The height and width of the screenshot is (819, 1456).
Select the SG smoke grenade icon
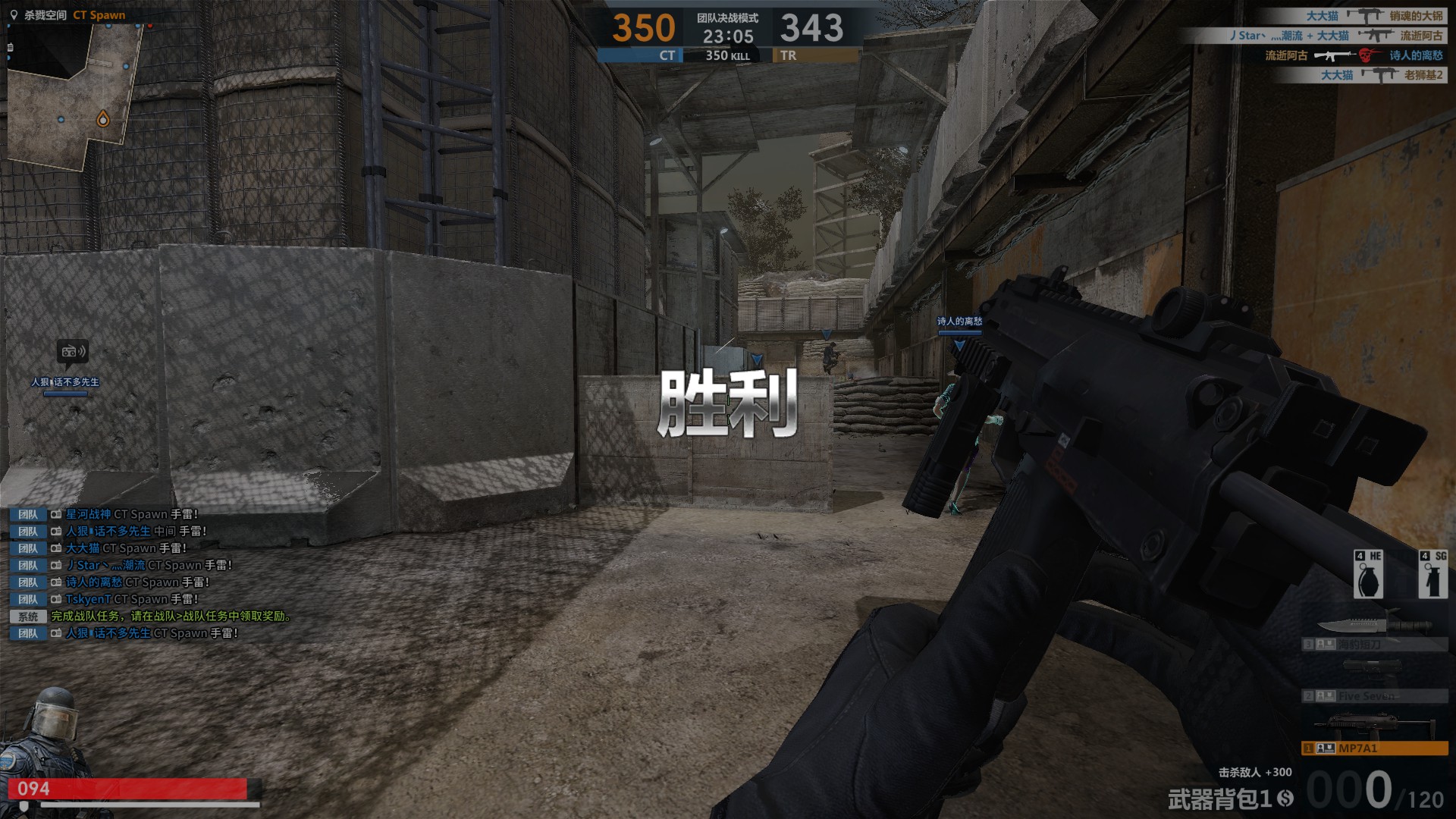point(1432,575)
